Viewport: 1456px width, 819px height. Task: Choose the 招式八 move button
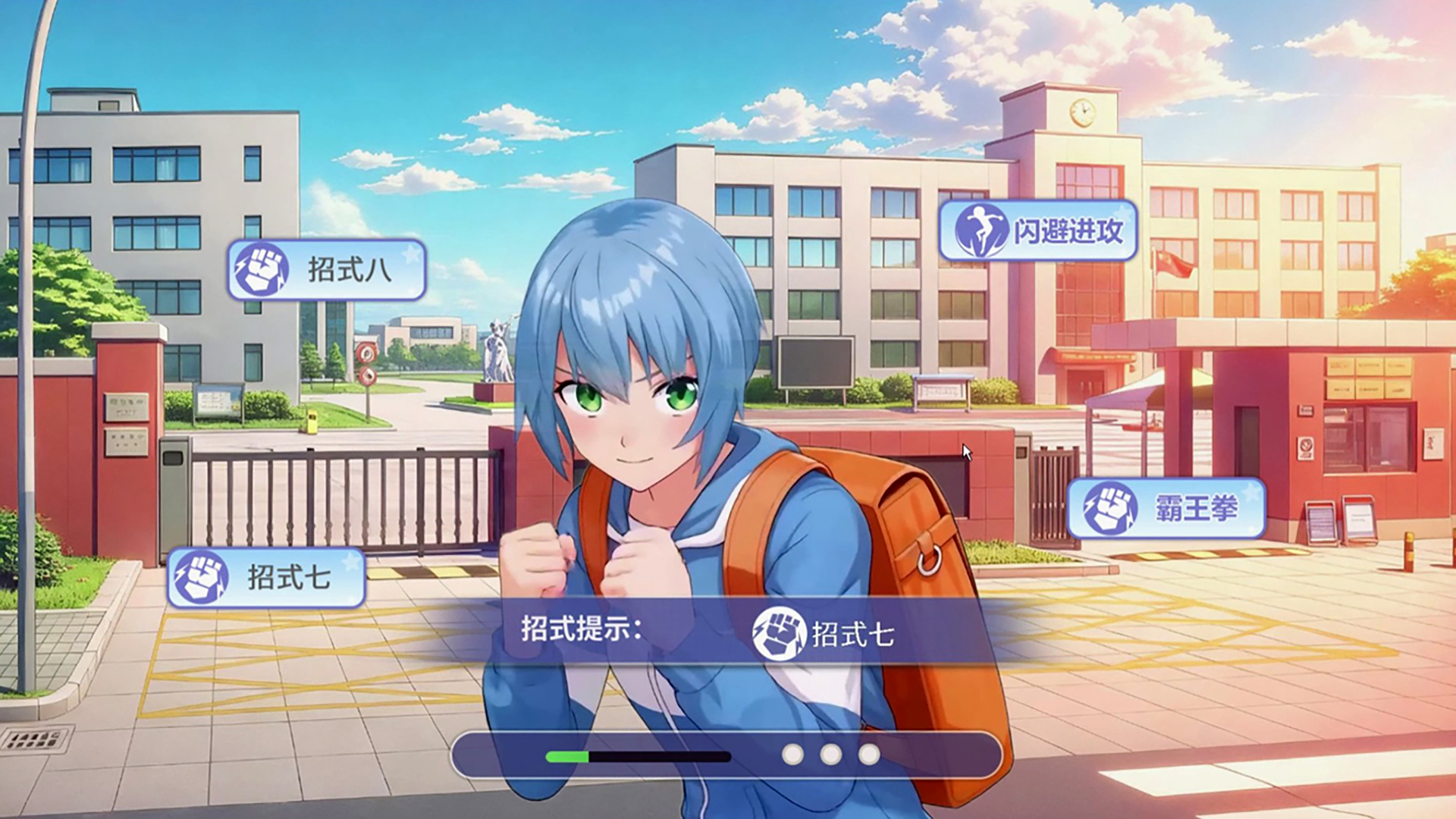coord(327,270)
